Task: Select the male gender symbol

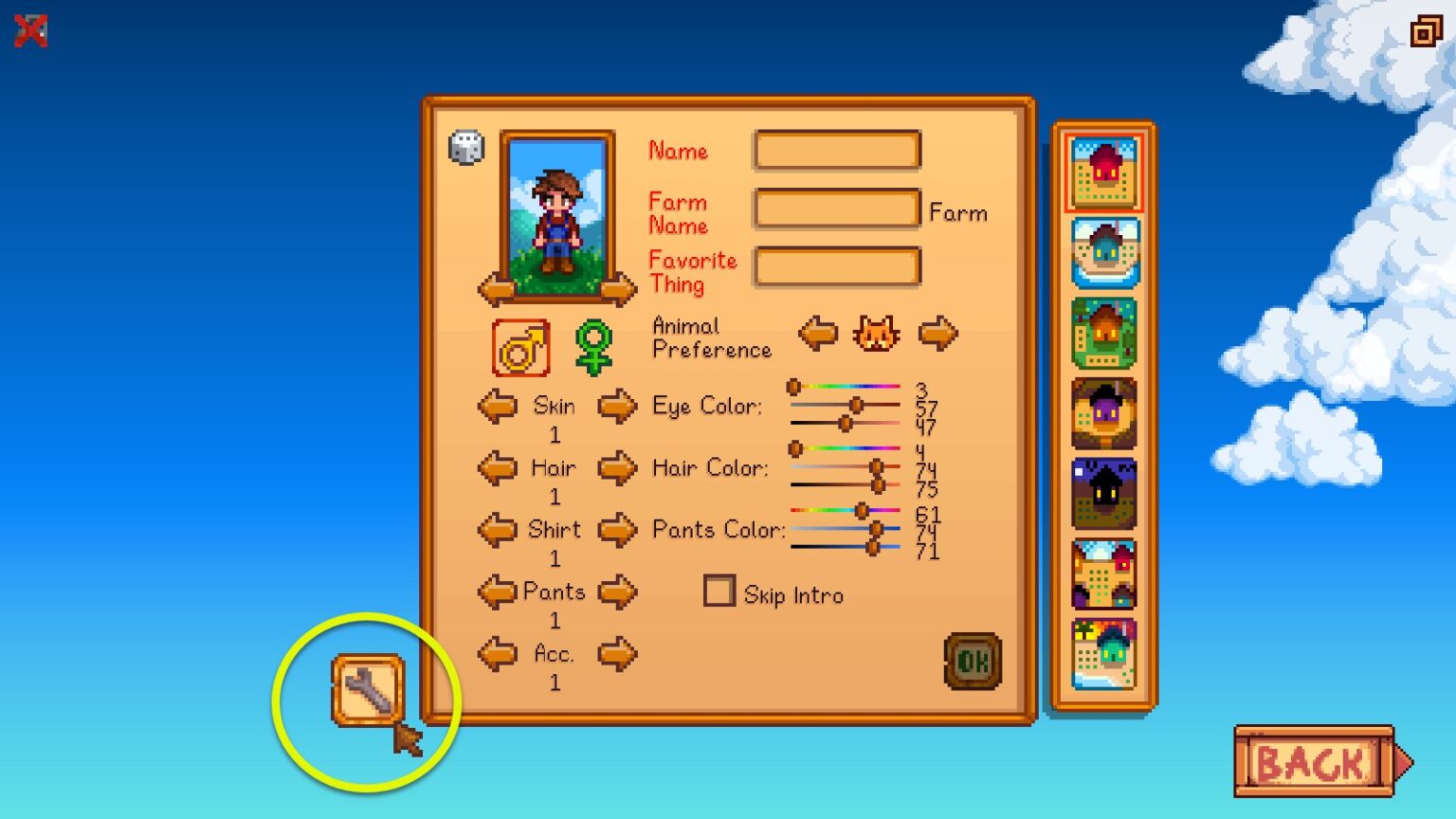Action: click(519, 347)
